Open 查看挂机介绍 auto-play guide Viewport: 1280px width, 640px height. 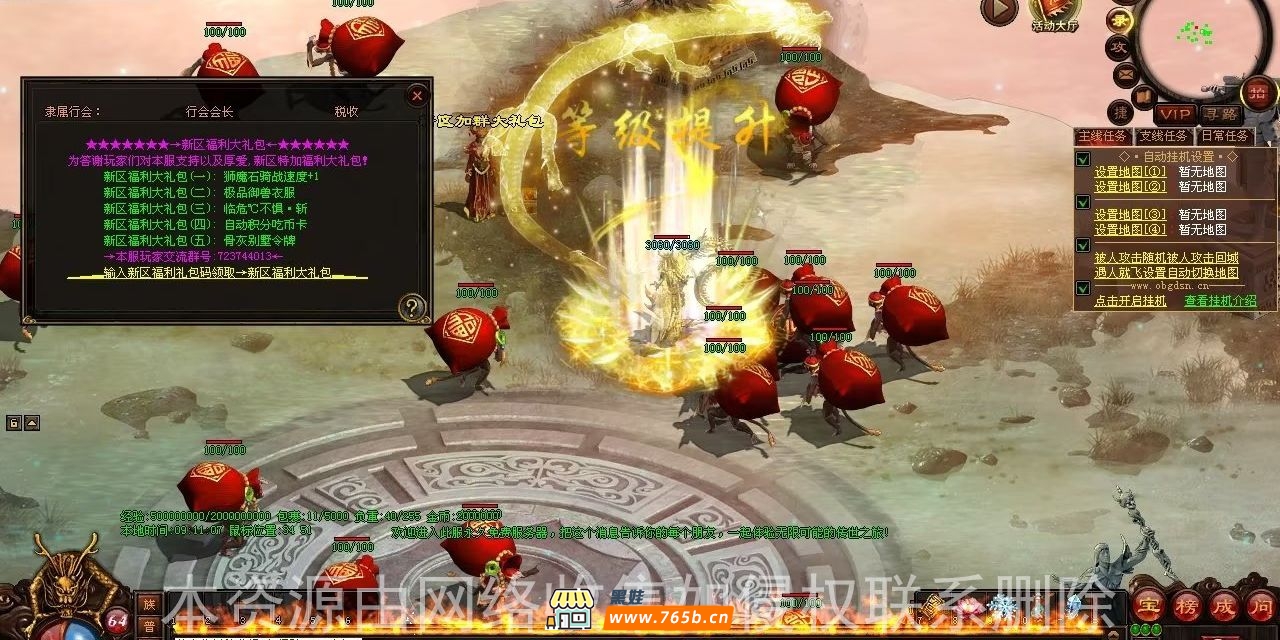point(1220,300)
